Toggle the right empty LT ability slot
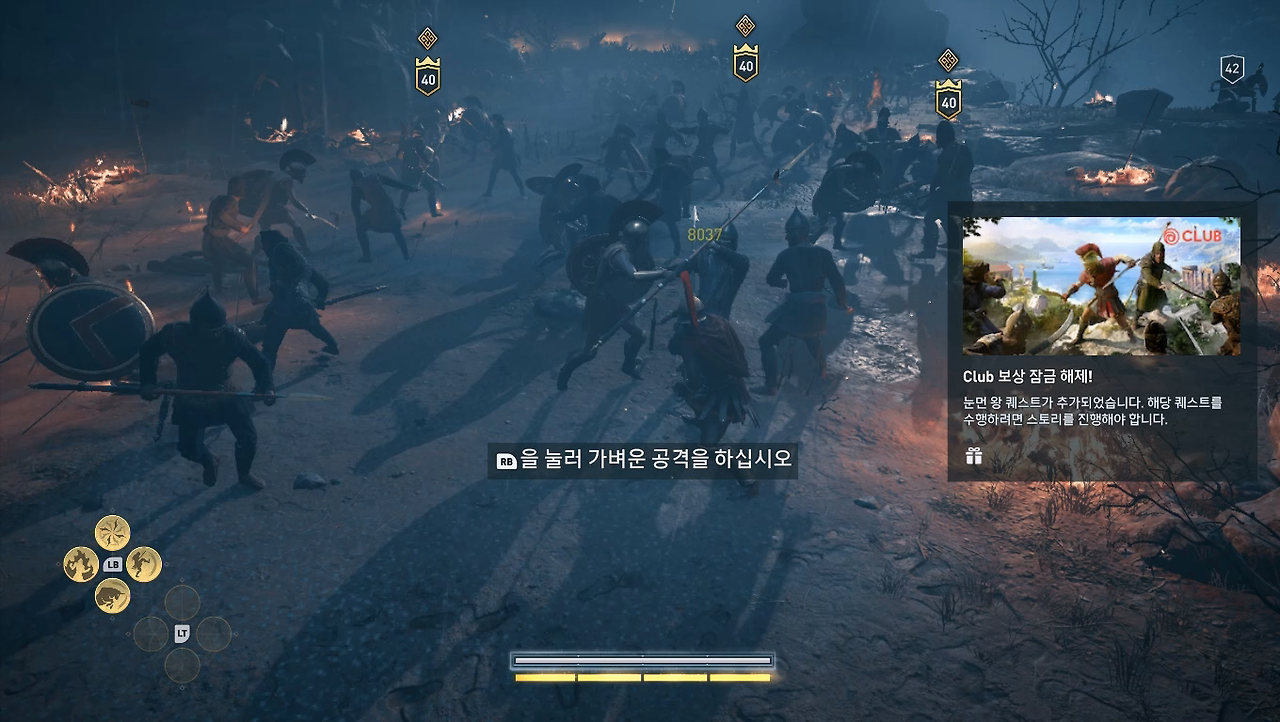1280x722 pixels. coord(215,632)
